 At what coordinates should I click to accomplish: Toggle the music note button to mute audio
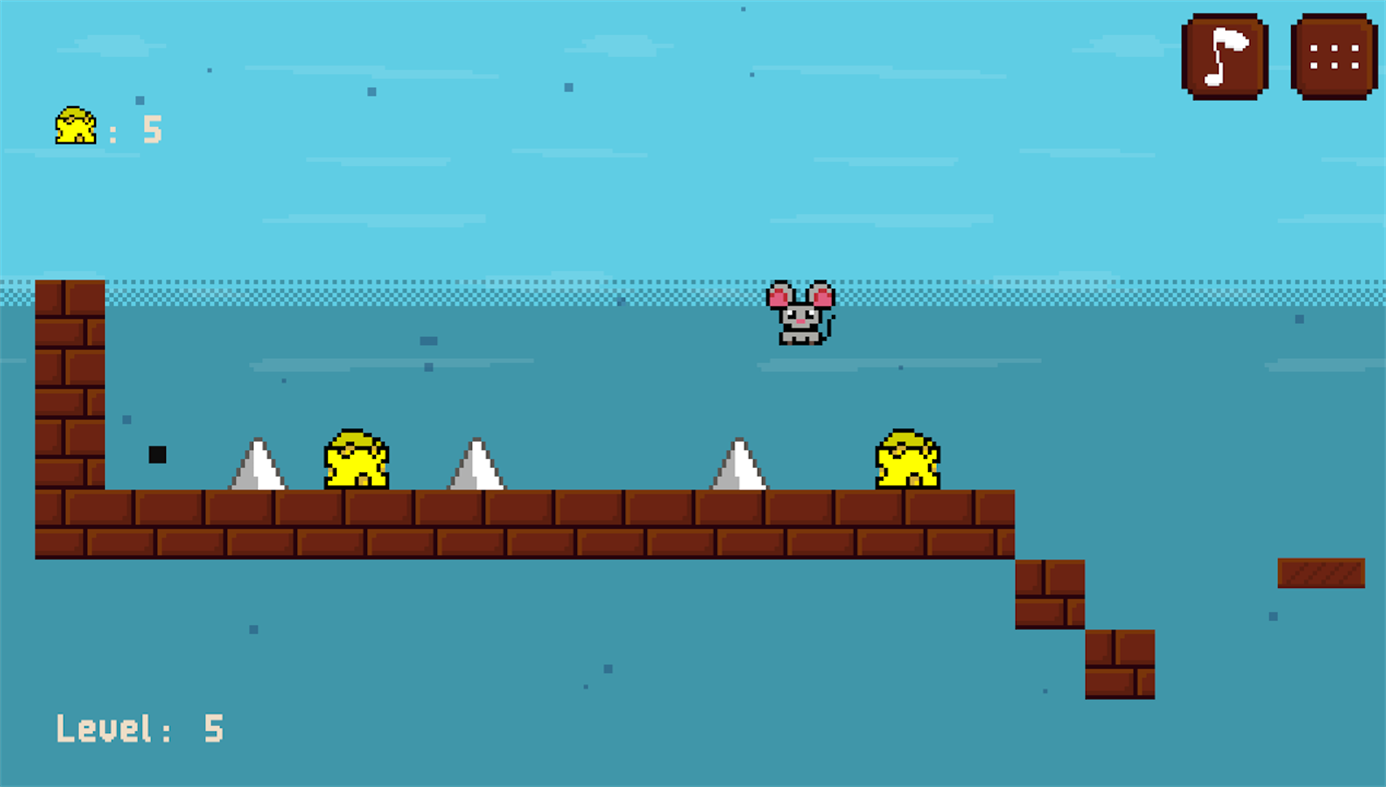1224,54
